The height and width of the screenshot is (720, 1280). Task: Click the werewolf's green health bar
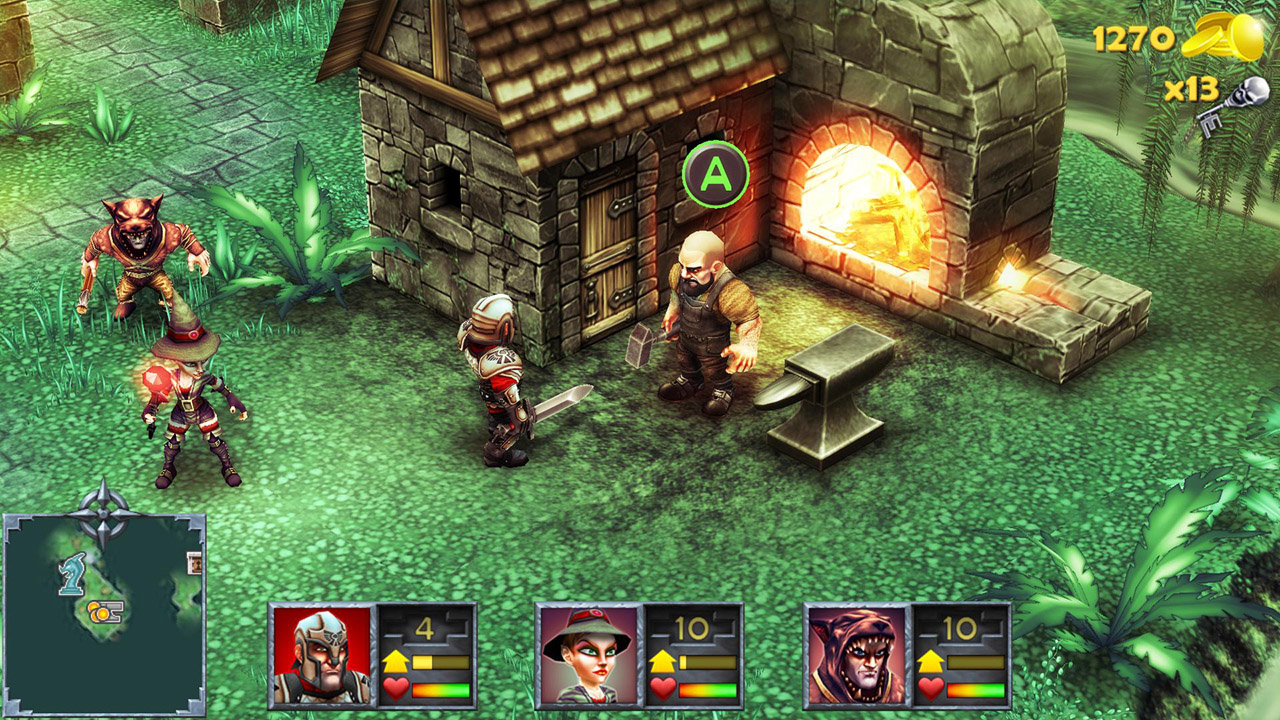pyautogui.click(x=975, y=690)
